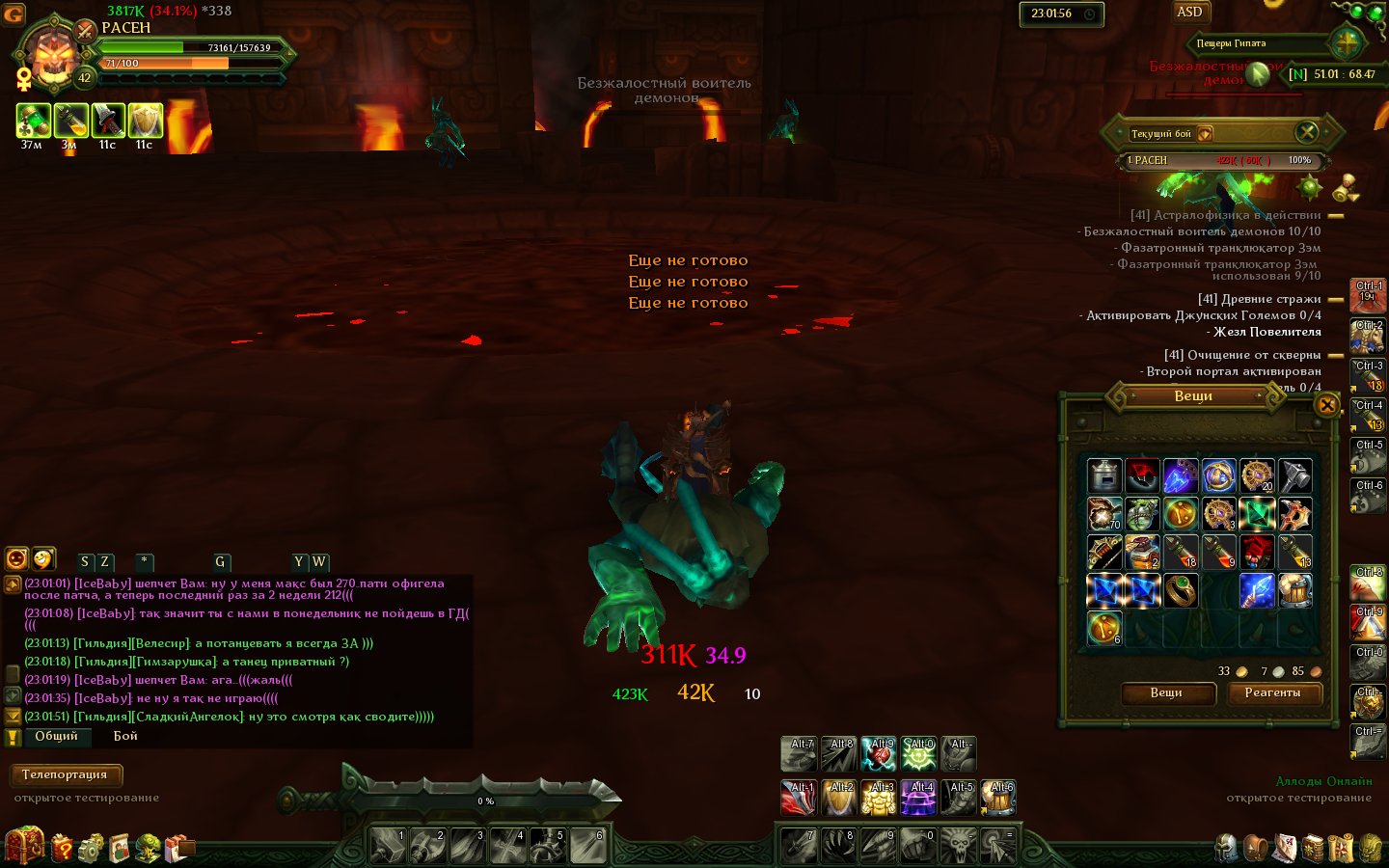Open the question-mark help book icon

(x=62, y=848)
